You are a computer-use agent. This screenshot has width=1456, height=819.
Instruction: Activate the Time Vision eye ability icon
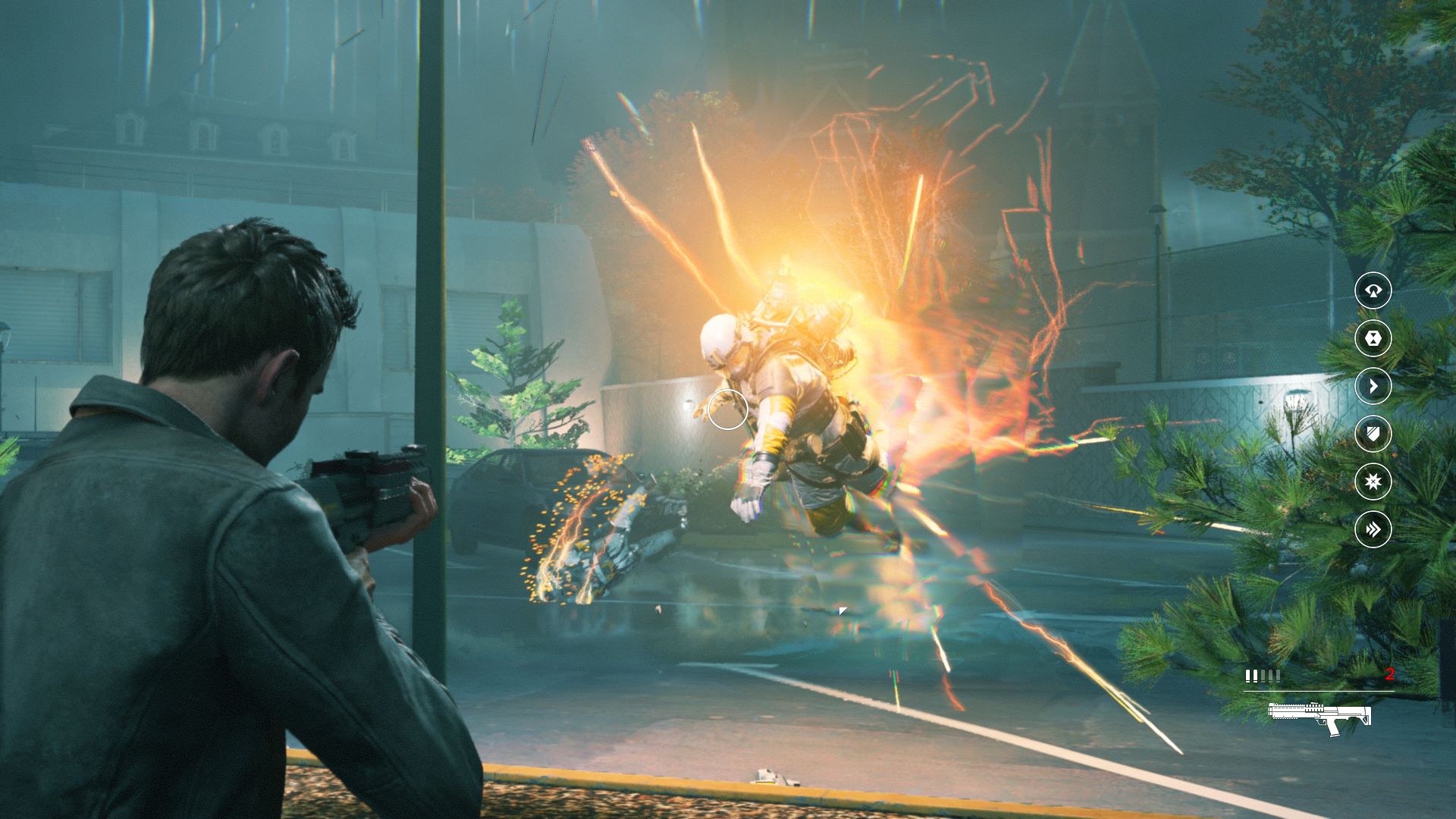1373,290
